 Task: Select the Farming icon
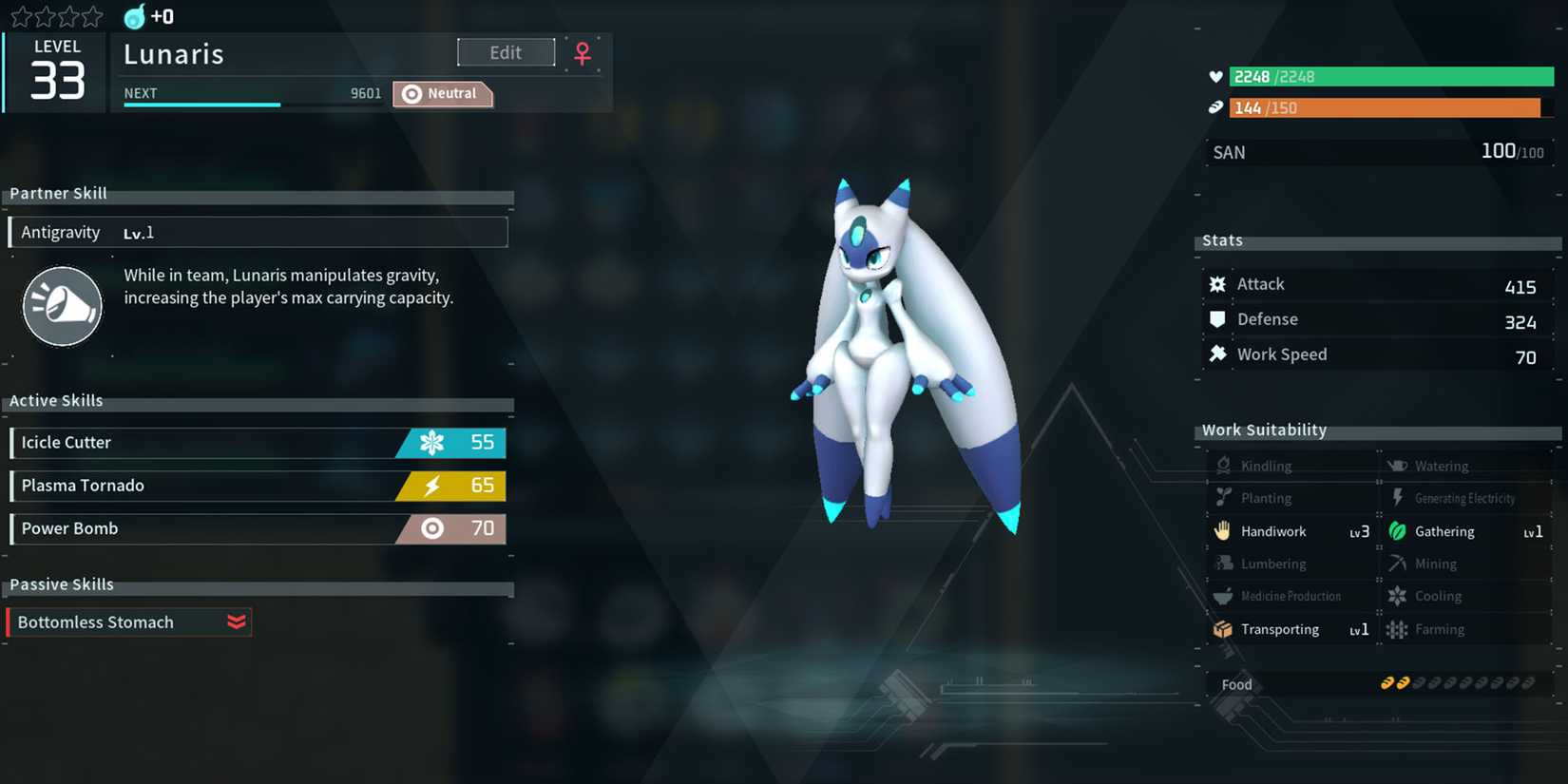[1398, 629]
